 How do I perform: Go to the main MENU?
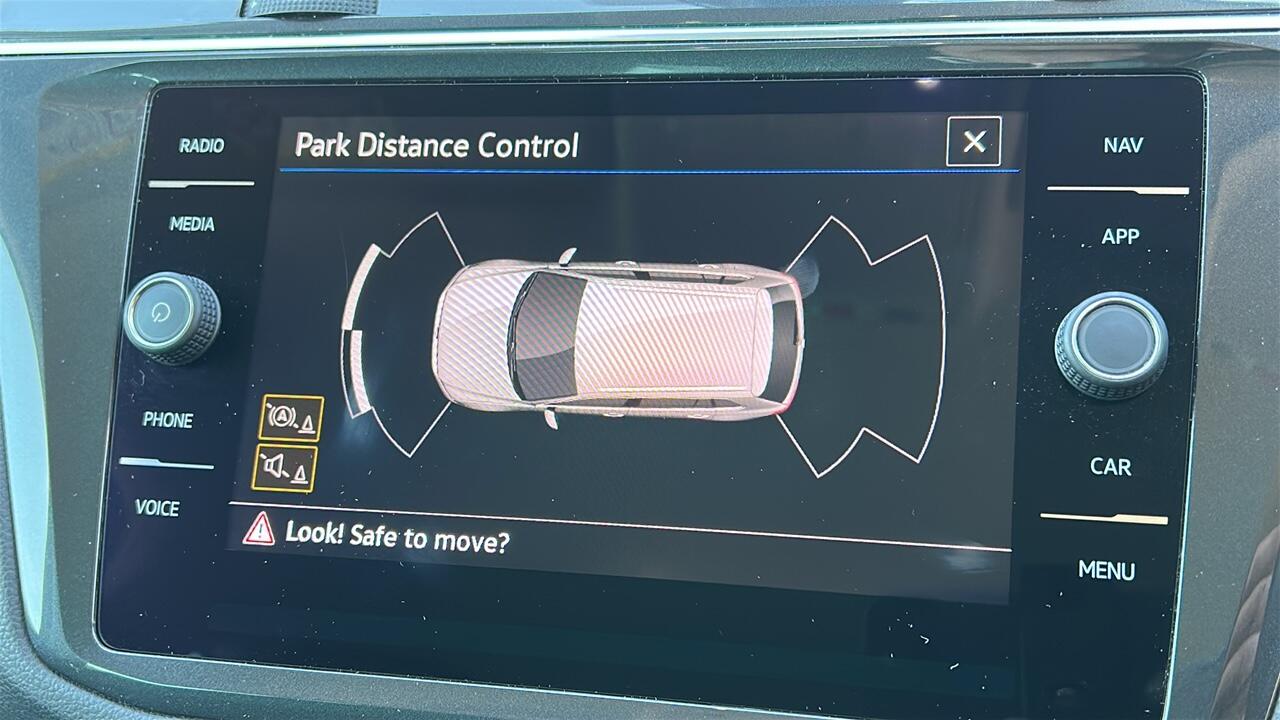pos(1106,571)
